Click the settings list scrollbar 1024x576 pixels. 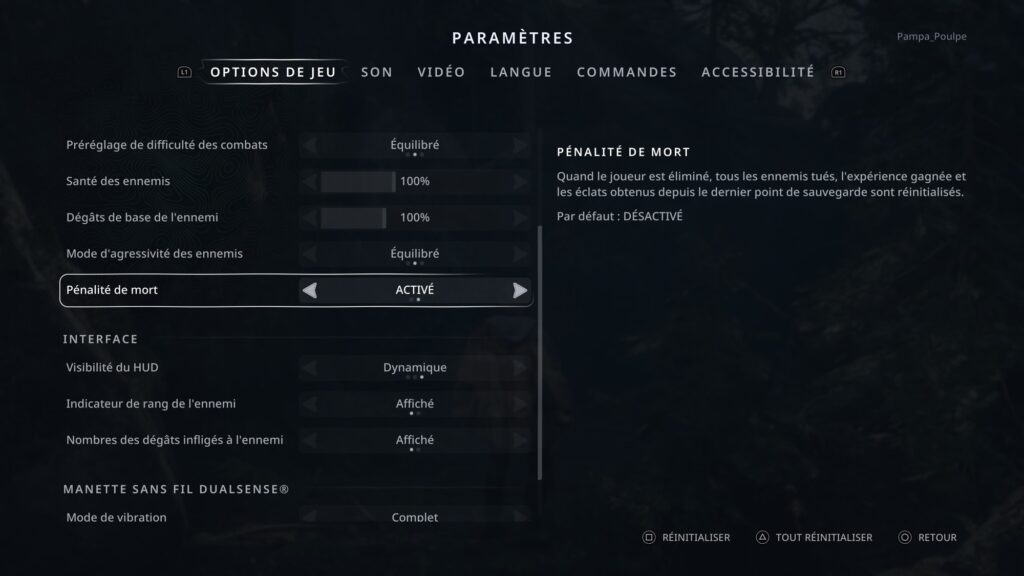(540, 350)
